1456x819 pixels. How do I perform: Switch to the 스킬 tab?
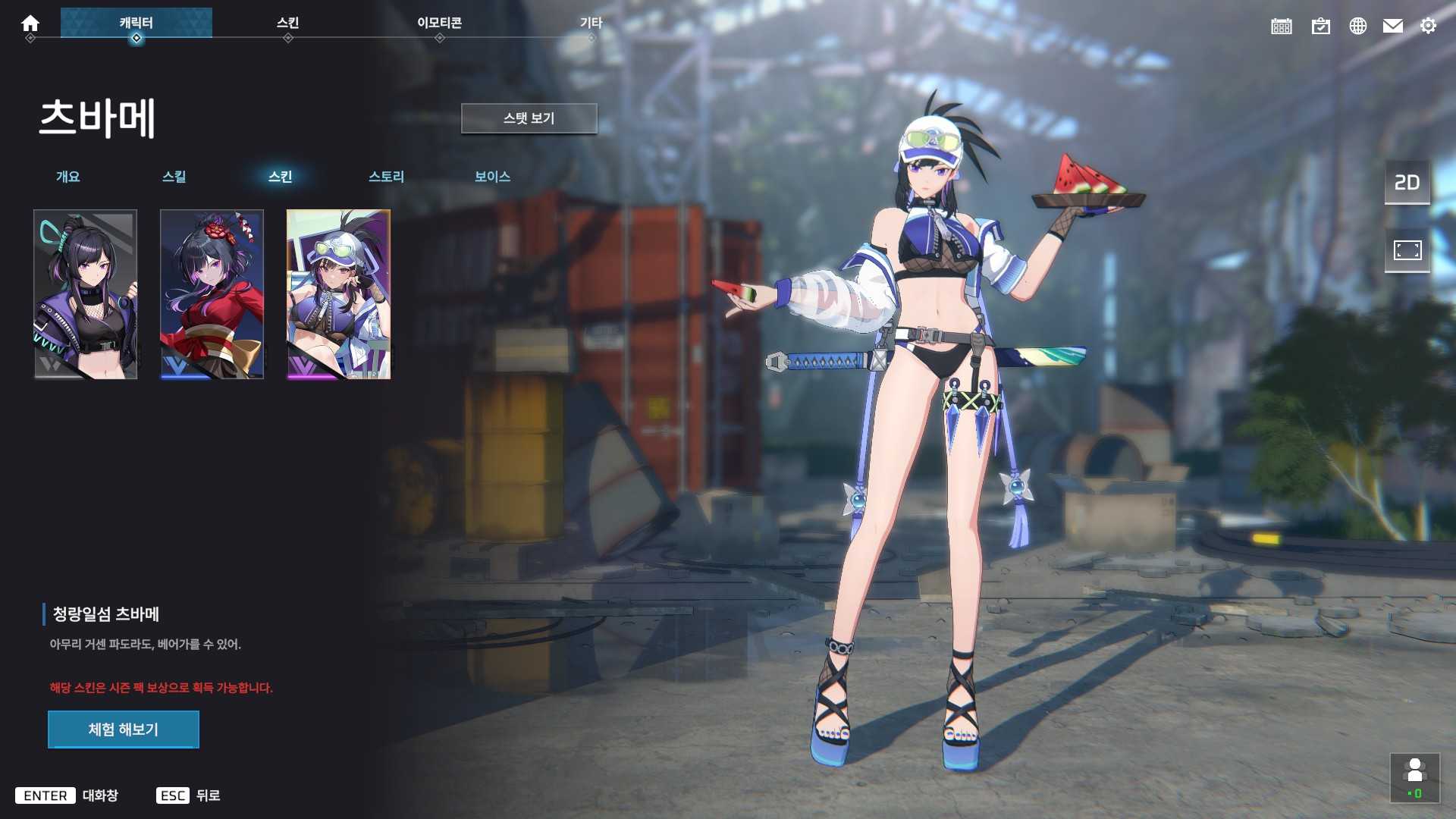[x=174, y=177]
